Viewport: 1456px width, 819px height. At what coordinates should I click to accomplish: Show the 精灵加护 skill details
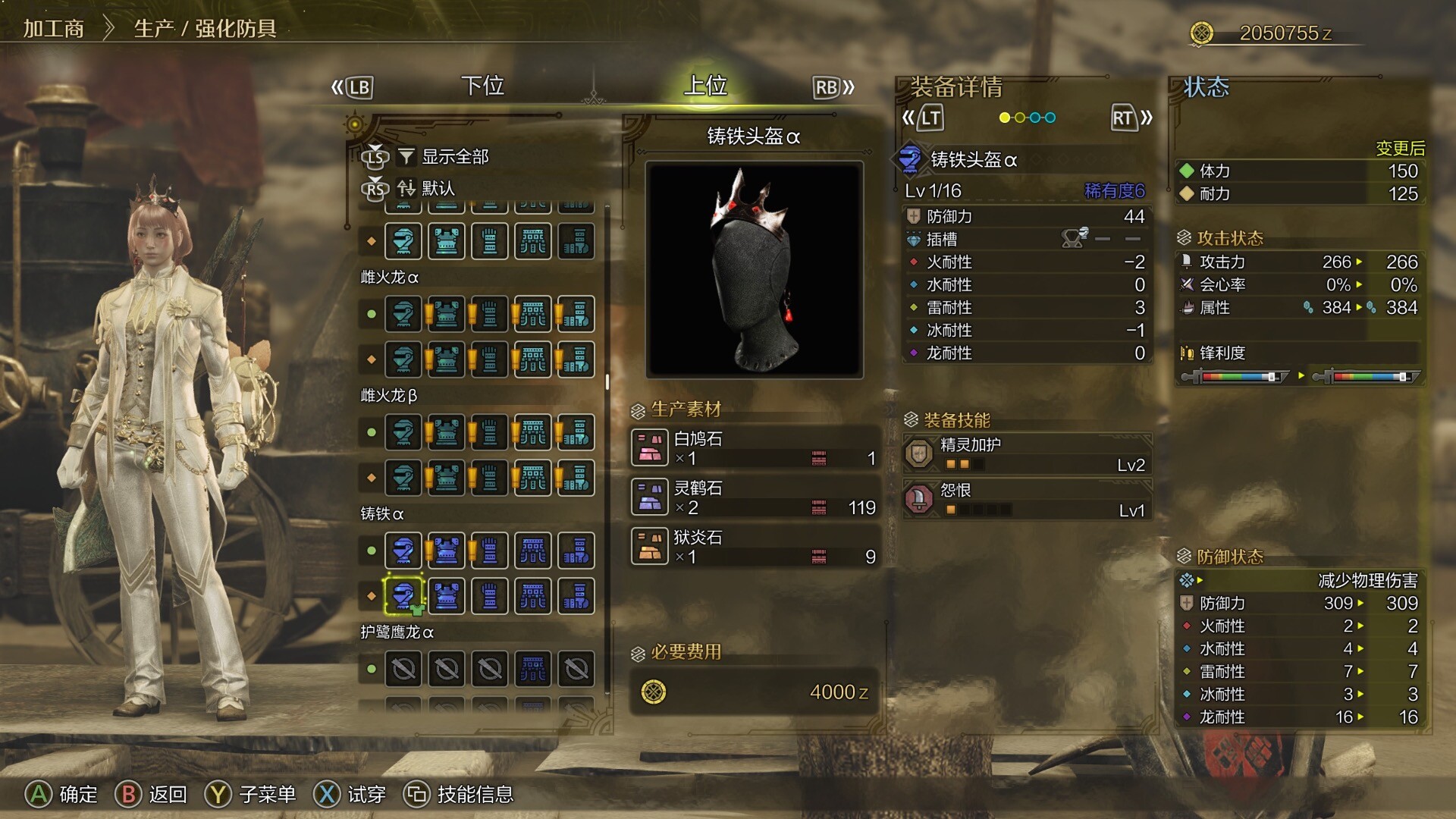[x=1028, y=454]
